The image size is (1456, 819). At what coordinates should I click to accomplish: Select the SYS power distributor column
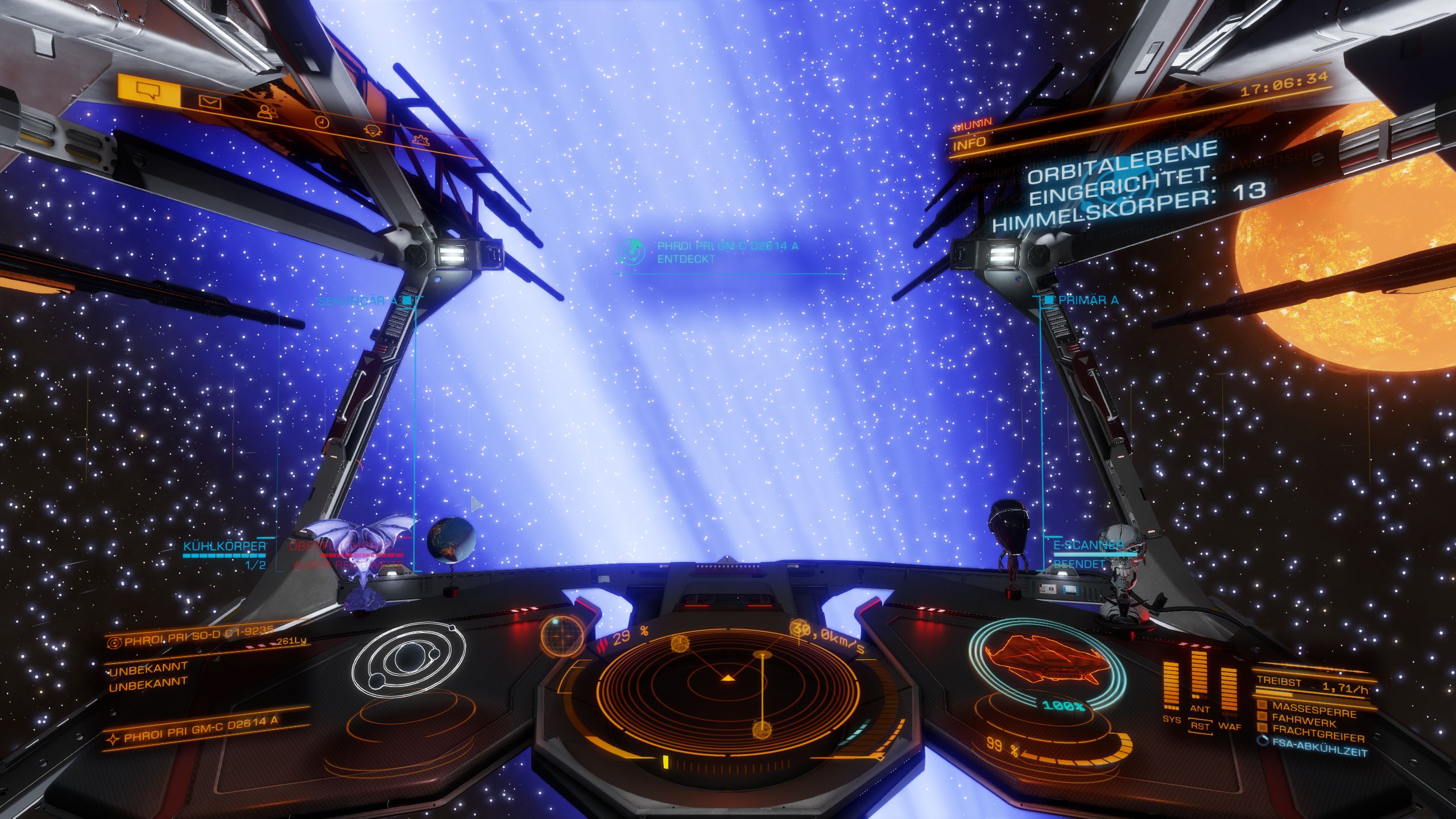pos(1170,689)
